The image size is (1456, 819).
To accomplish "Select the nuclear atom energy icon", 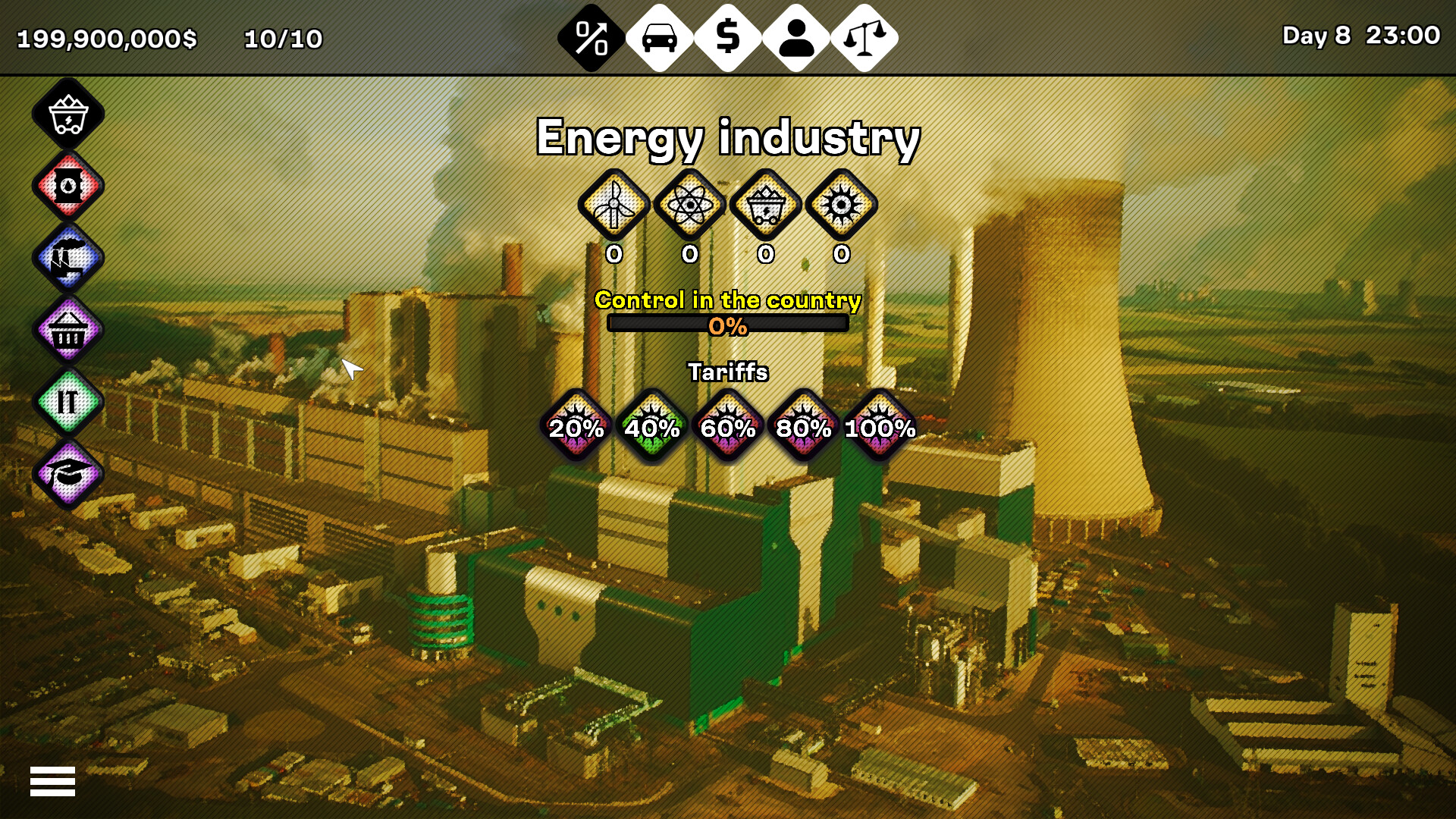I will [x=690, y=206].
